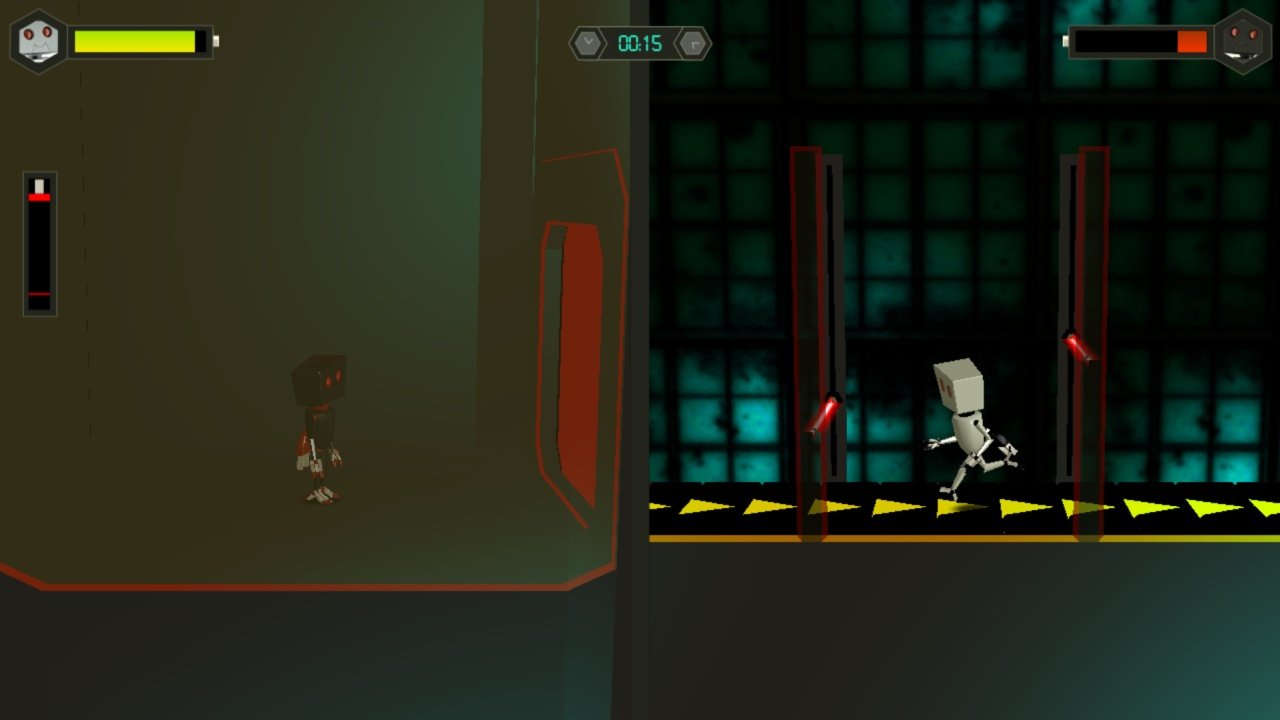Toggle the left robot's green battery charge bar

pyautogui.click(x=140, y=41)
